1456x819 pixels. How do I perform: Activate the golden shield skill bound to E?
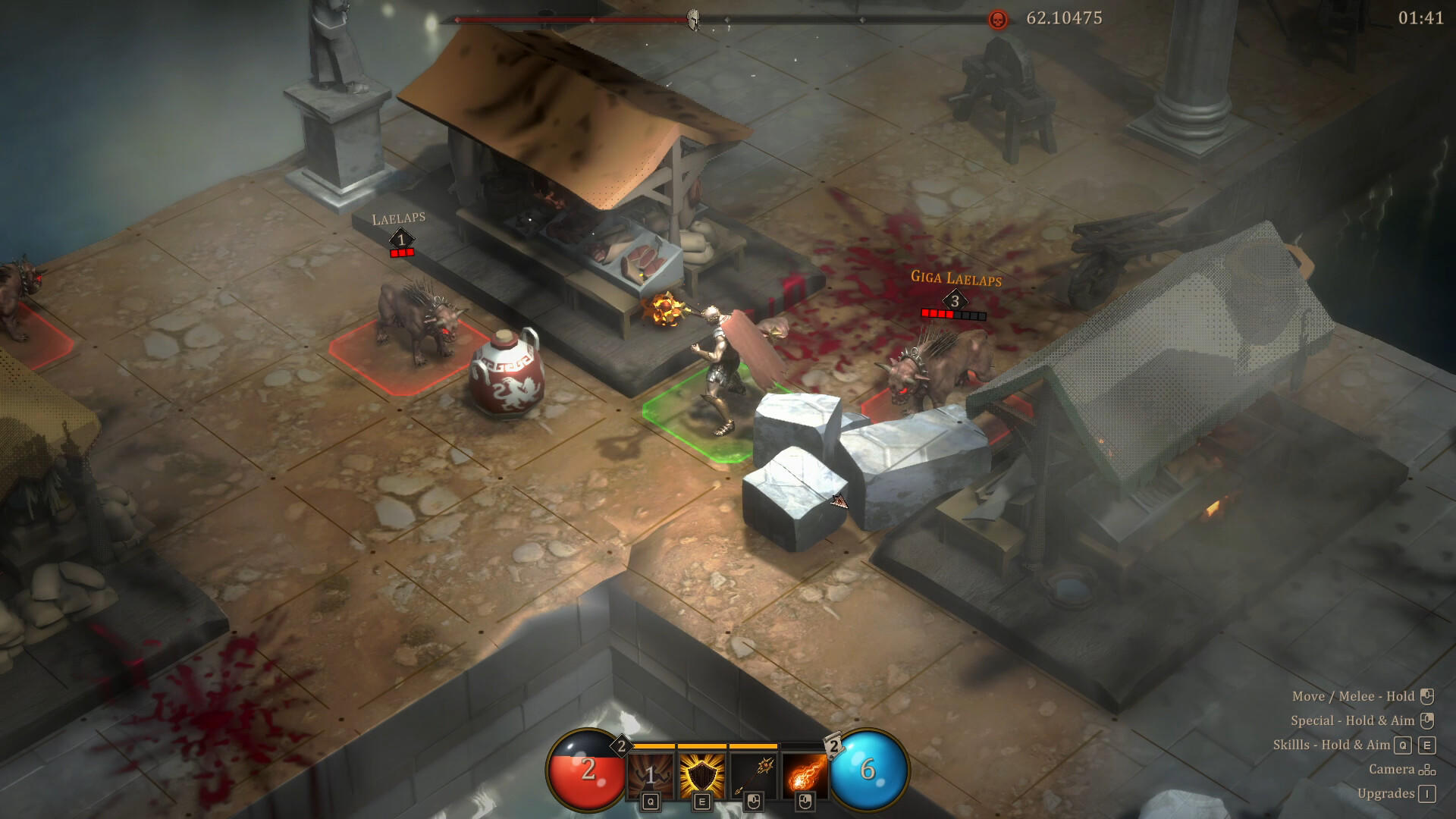703,772
